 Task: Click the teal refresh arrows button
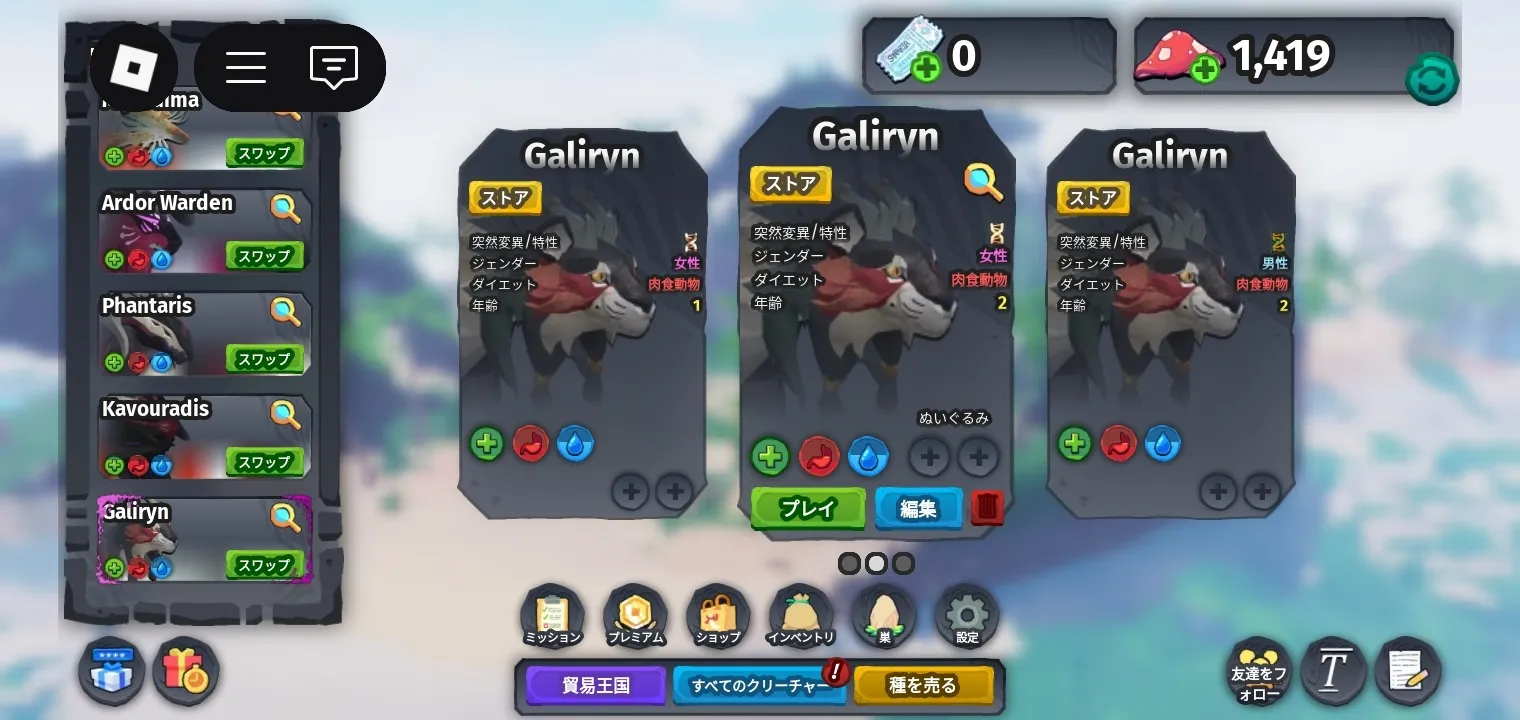click(x=1431, y=79)
